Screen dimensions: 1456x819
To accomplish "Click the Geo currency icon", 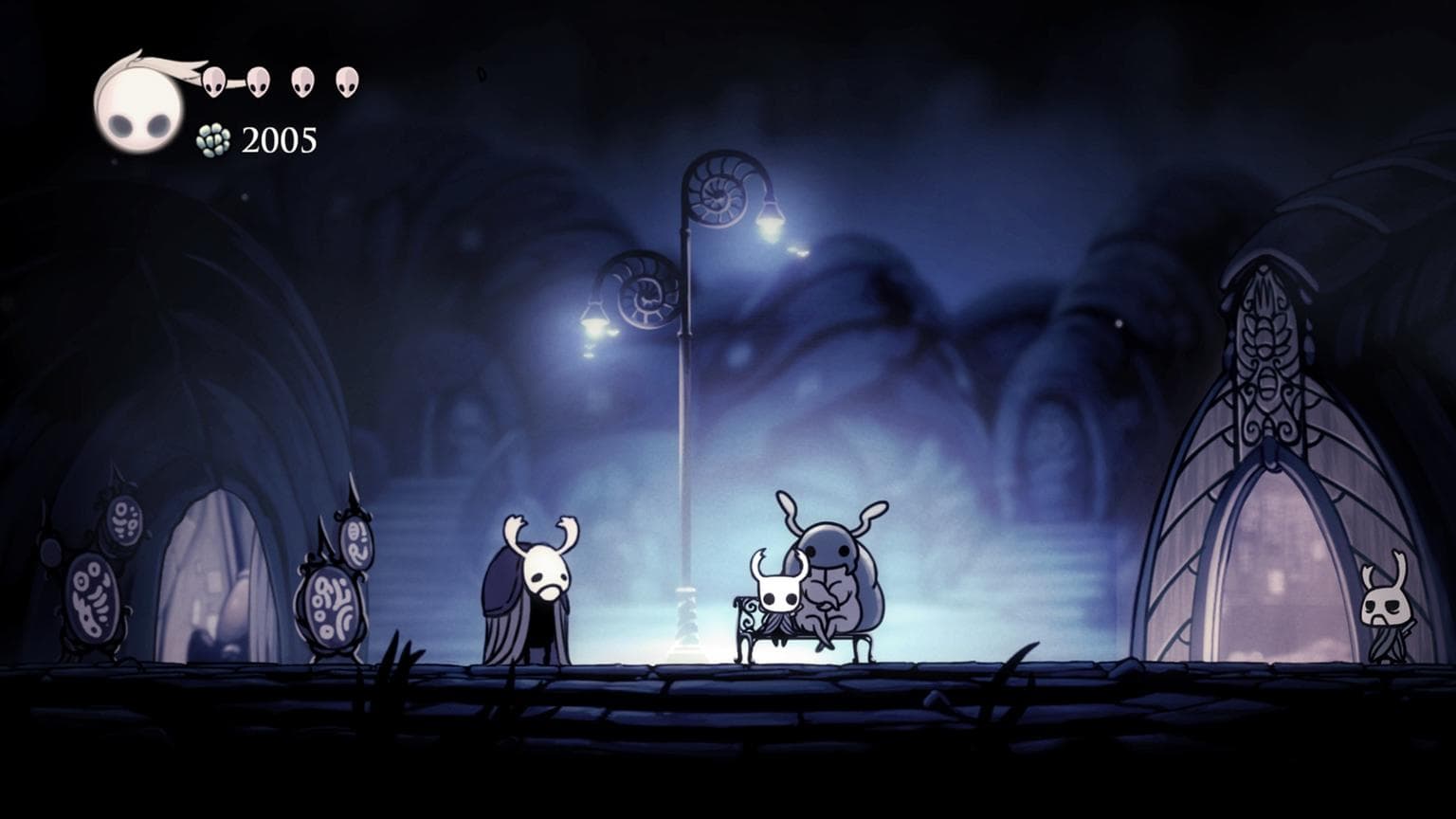I will tap(213, 138).
